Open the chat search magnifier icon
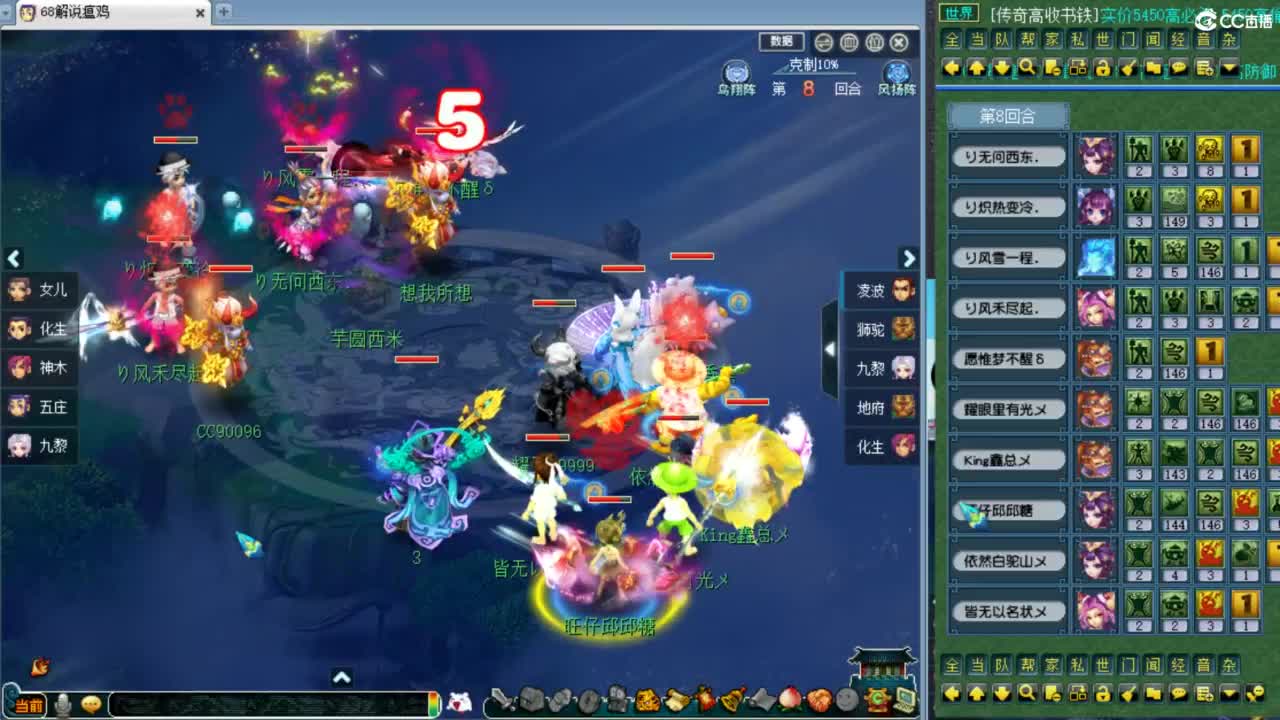 (1028, 68)
